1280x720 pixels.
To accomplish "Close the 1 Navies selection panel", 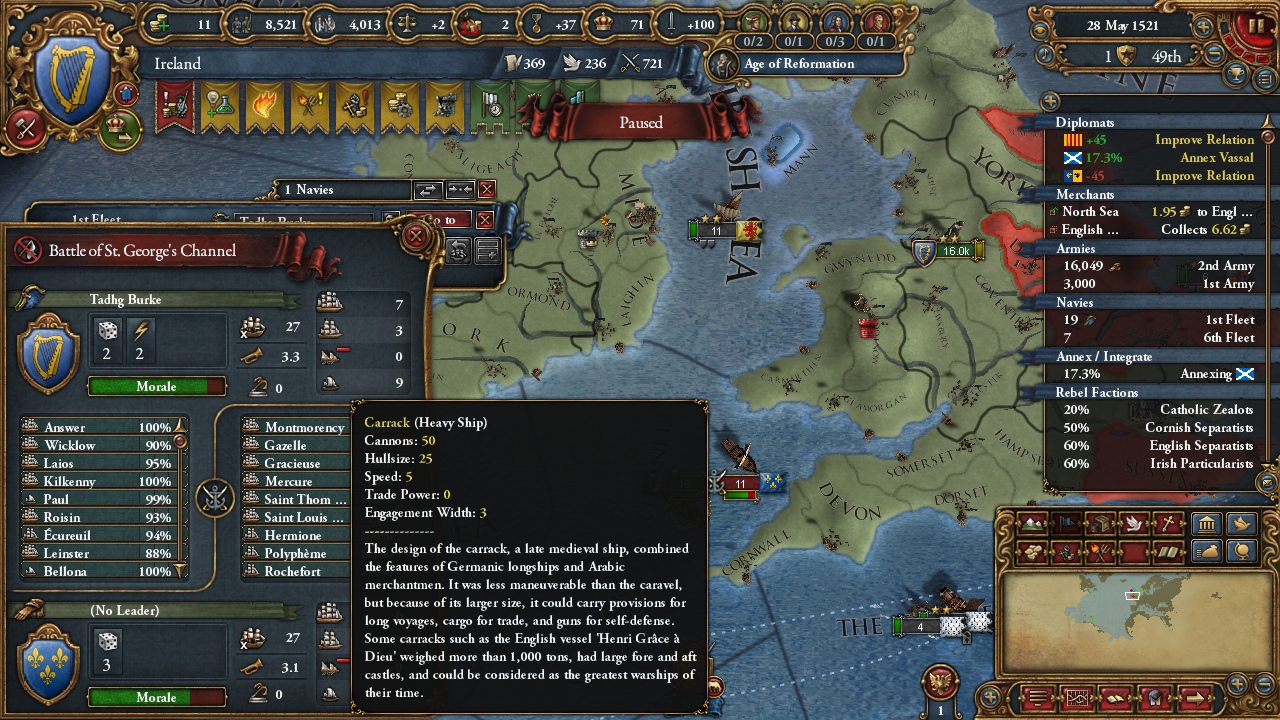I will click(487, 189).
